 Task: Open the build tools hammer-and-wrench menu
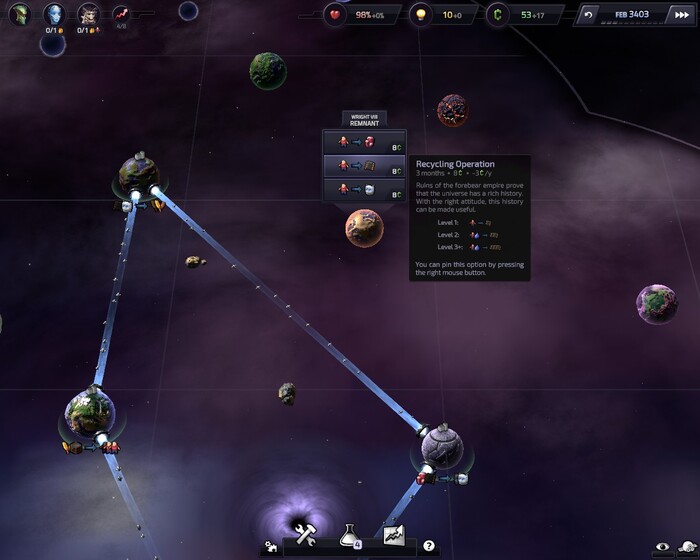coord(306,534)
